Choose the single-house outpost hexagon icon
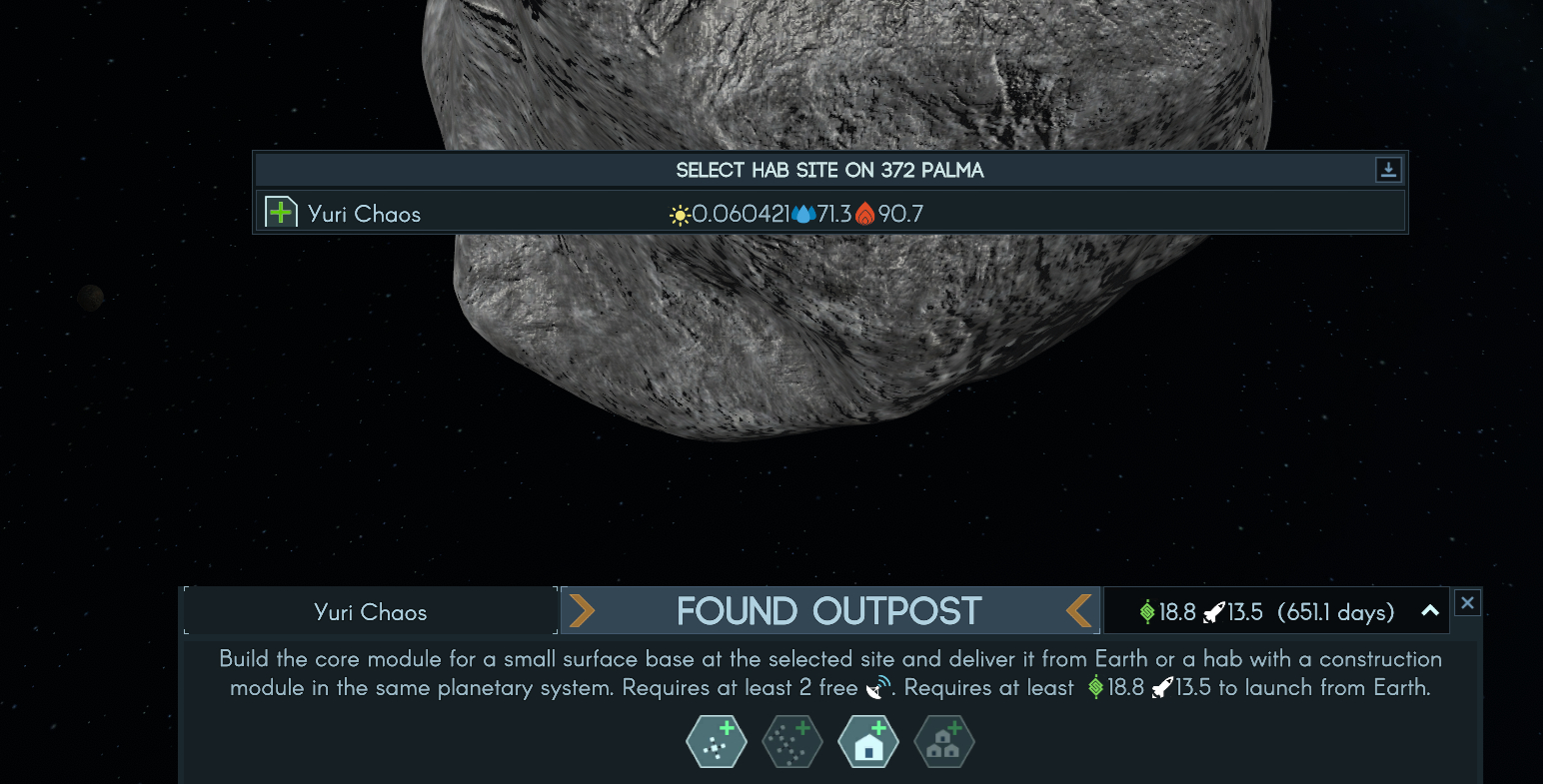This screenshot has width=1543, height=784. (867, 742)
